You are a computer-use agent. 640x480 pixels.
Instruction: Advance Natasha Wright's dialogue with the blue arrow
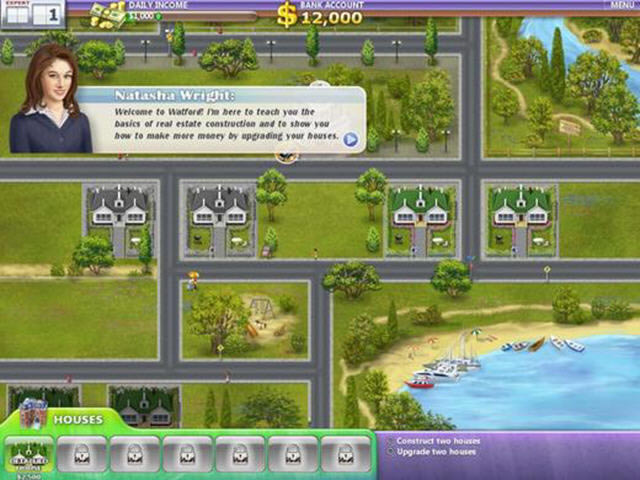[x=351, y=139]
